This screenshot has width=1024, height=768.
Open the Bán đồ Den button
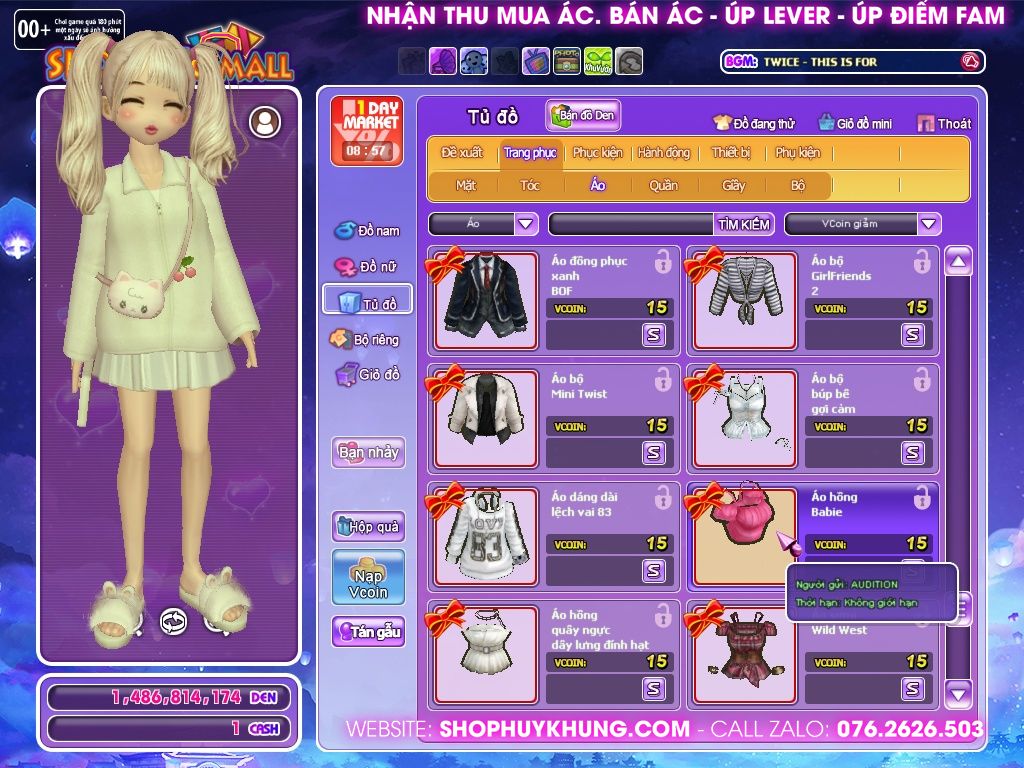[583, 116]
